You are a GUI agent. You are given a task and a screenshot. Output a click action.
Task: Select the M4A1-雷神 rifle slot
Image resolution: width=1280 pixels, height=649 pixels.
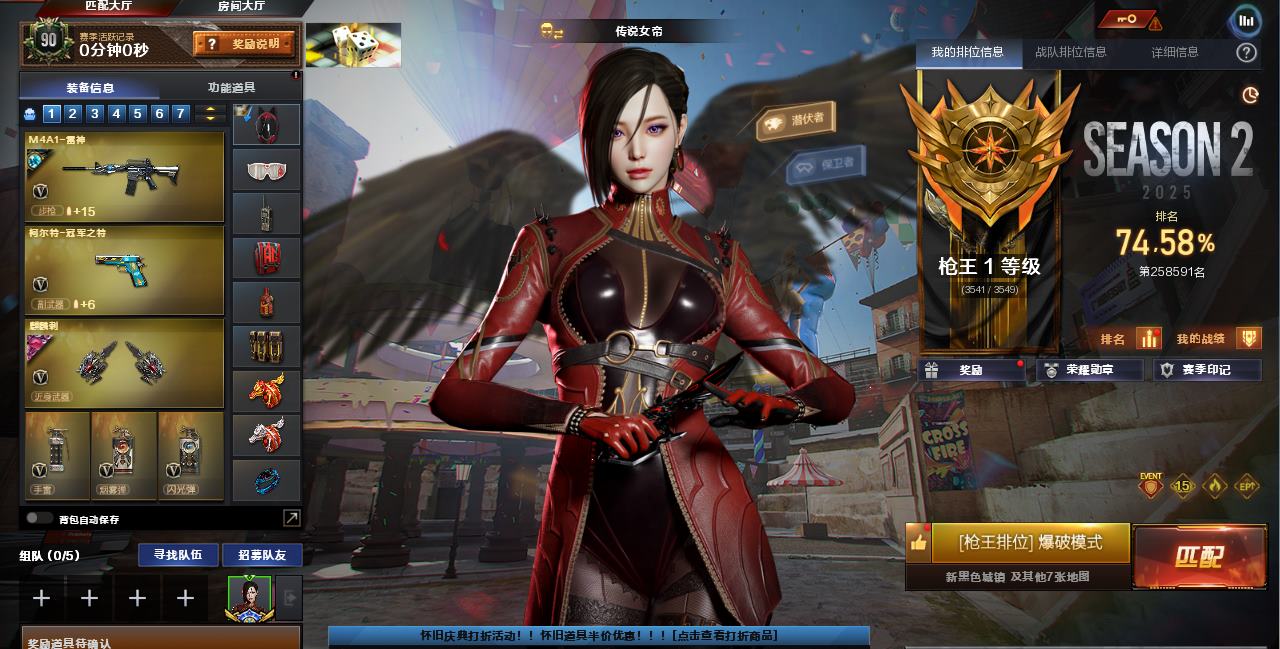coord(124,177)
